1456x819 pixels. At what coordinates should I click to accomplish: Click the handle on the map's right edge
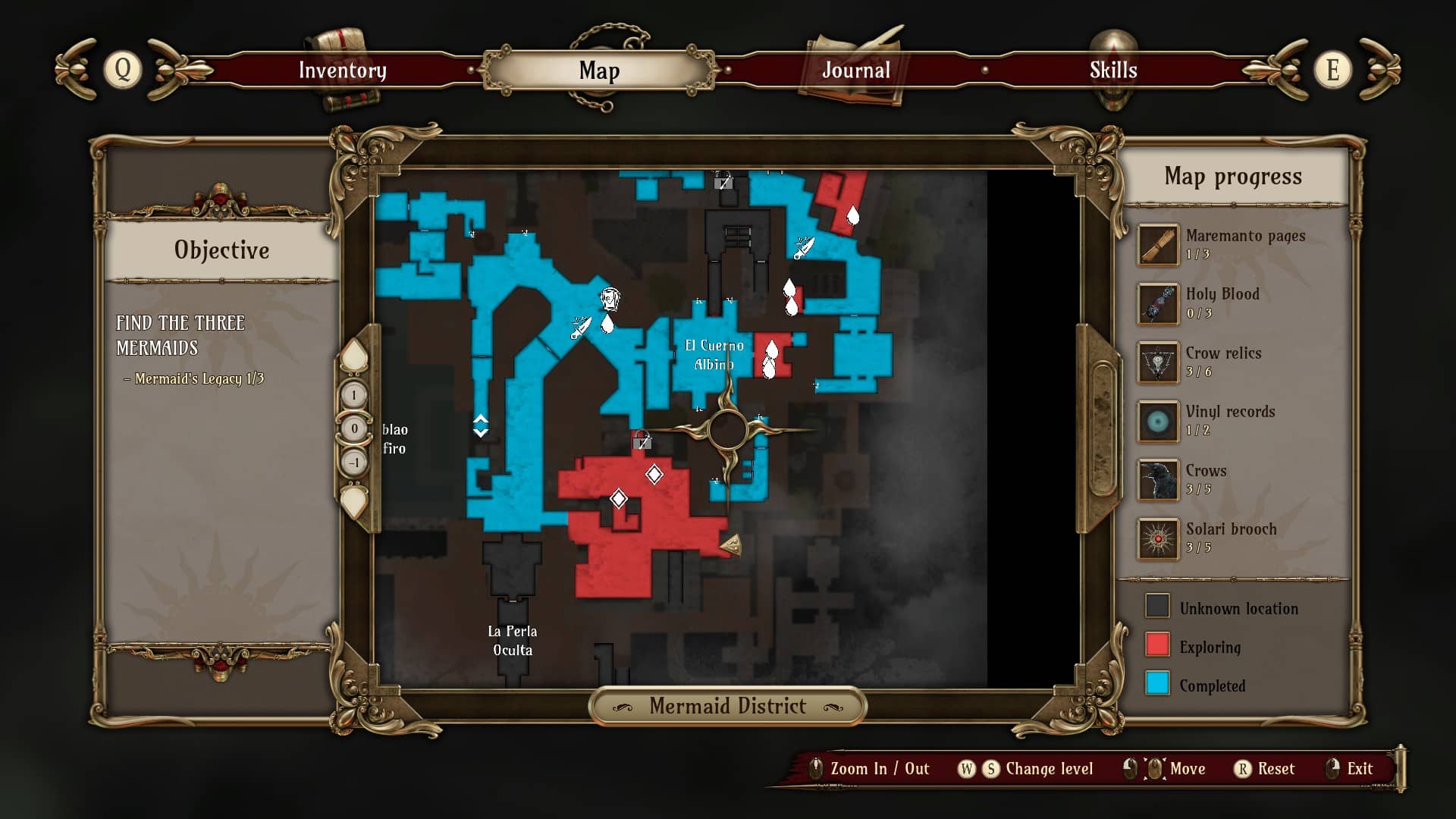click(x=1102, y=428)
